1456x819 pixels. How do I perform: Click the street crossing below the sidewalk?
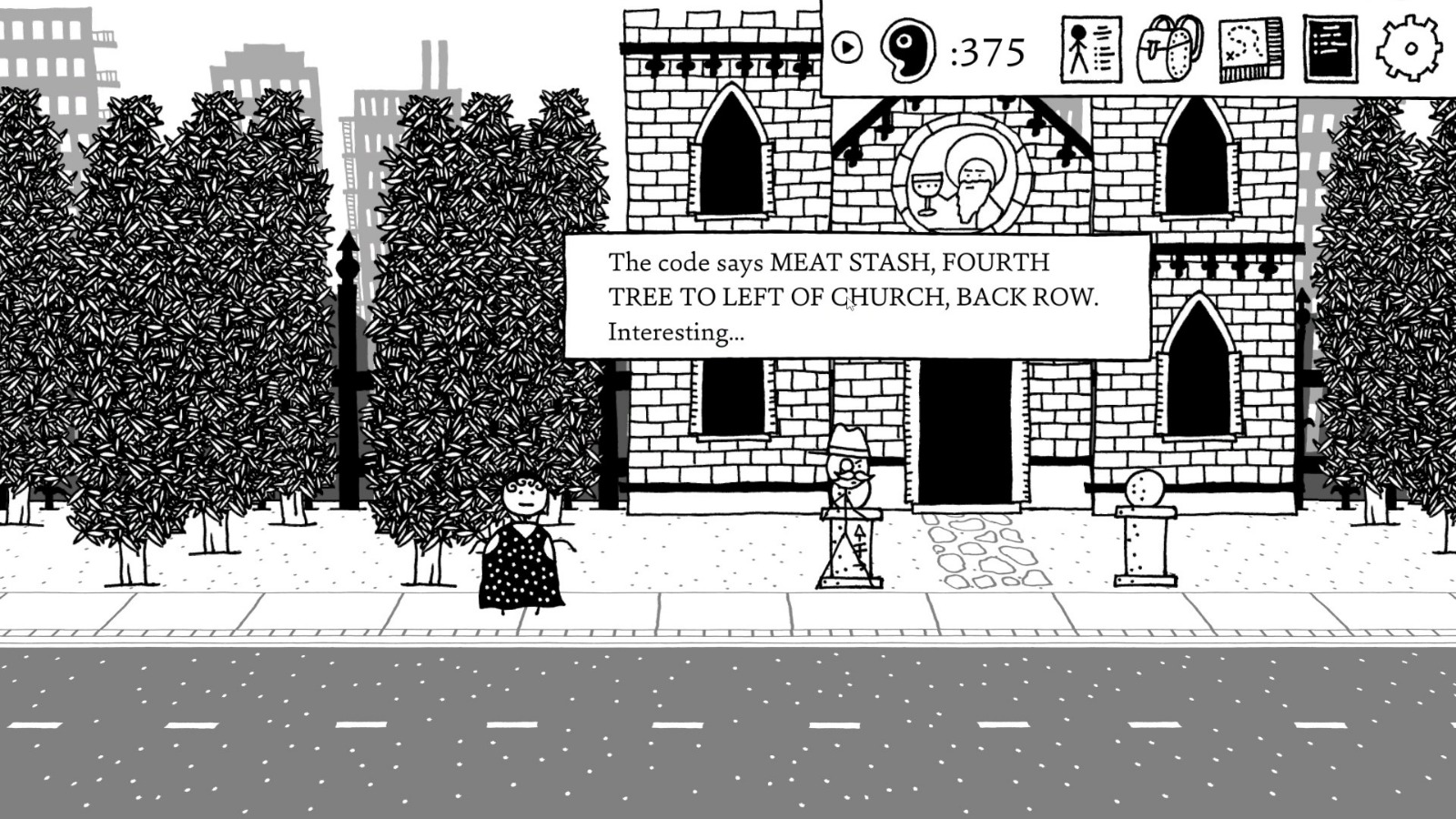(x=728, y=728)
